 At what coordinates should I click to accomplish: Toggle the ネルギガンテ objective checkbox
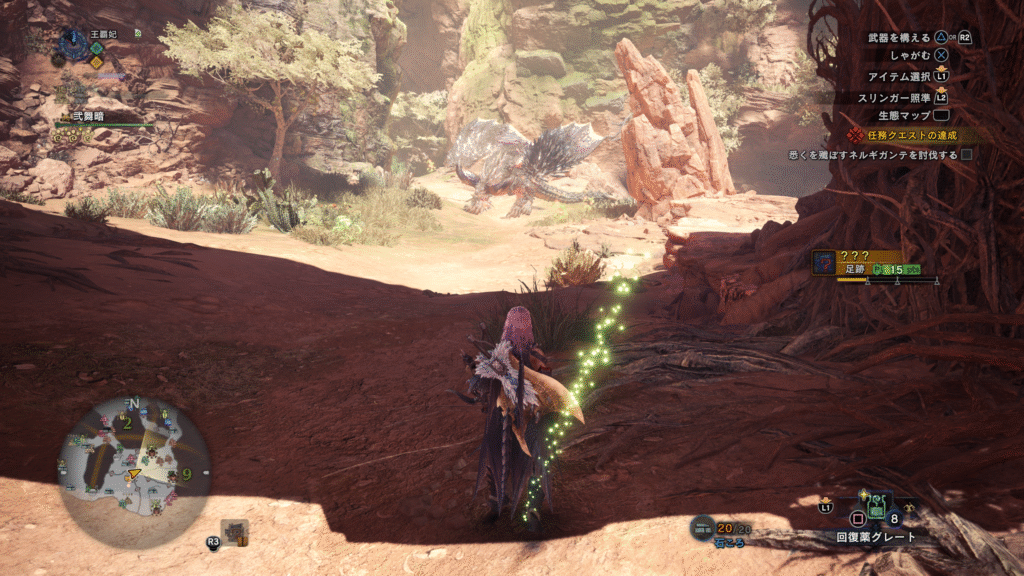pos(966,155)
